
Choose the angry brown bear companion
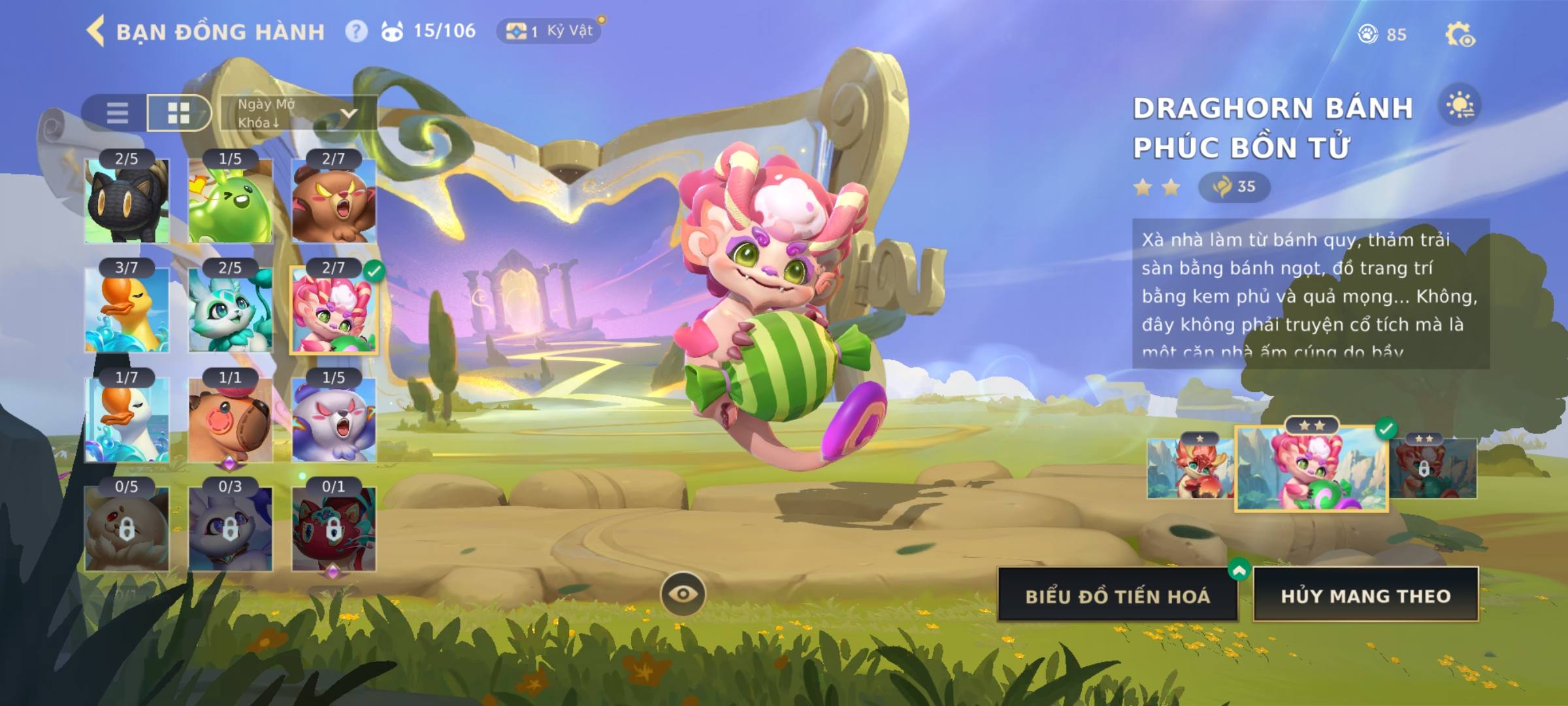(x=333, y=201)
